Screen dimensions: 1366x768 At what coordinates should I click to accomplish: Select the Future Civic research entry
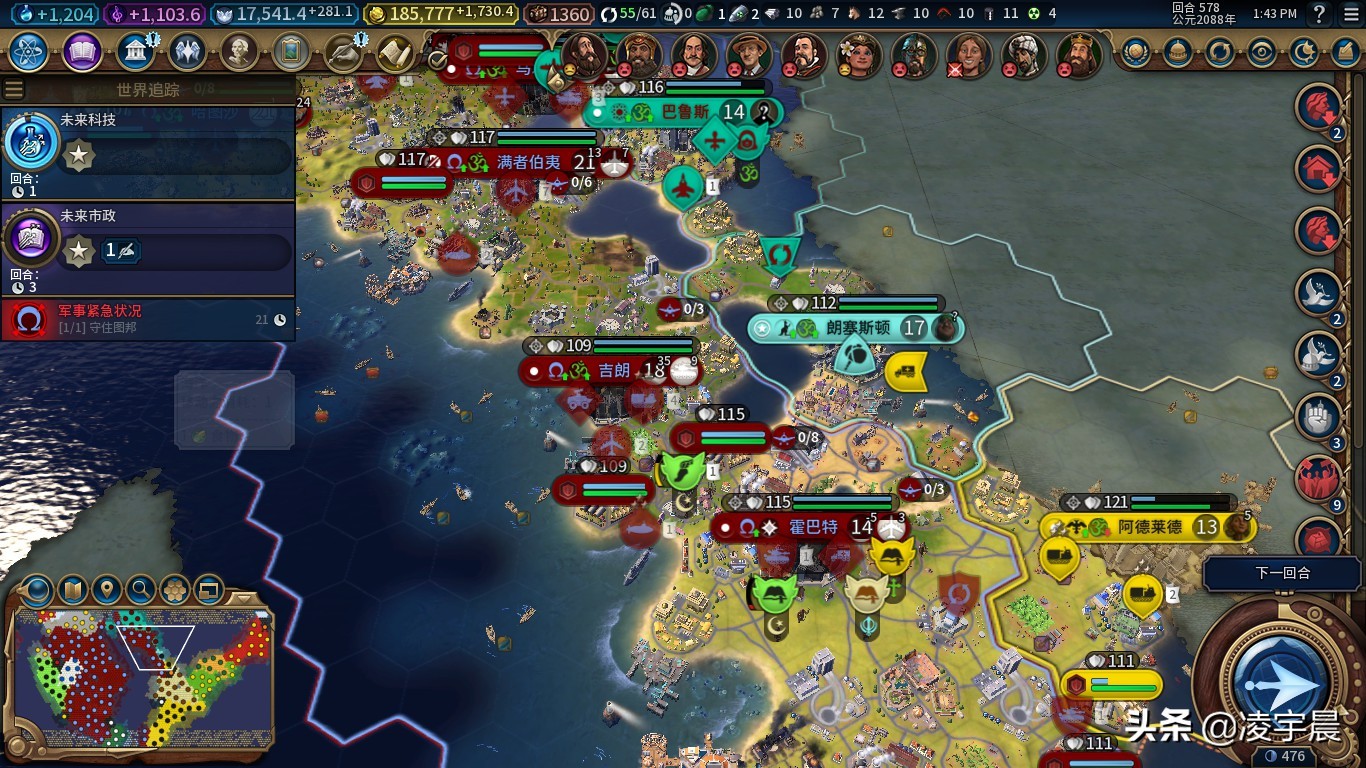[148, 244]
